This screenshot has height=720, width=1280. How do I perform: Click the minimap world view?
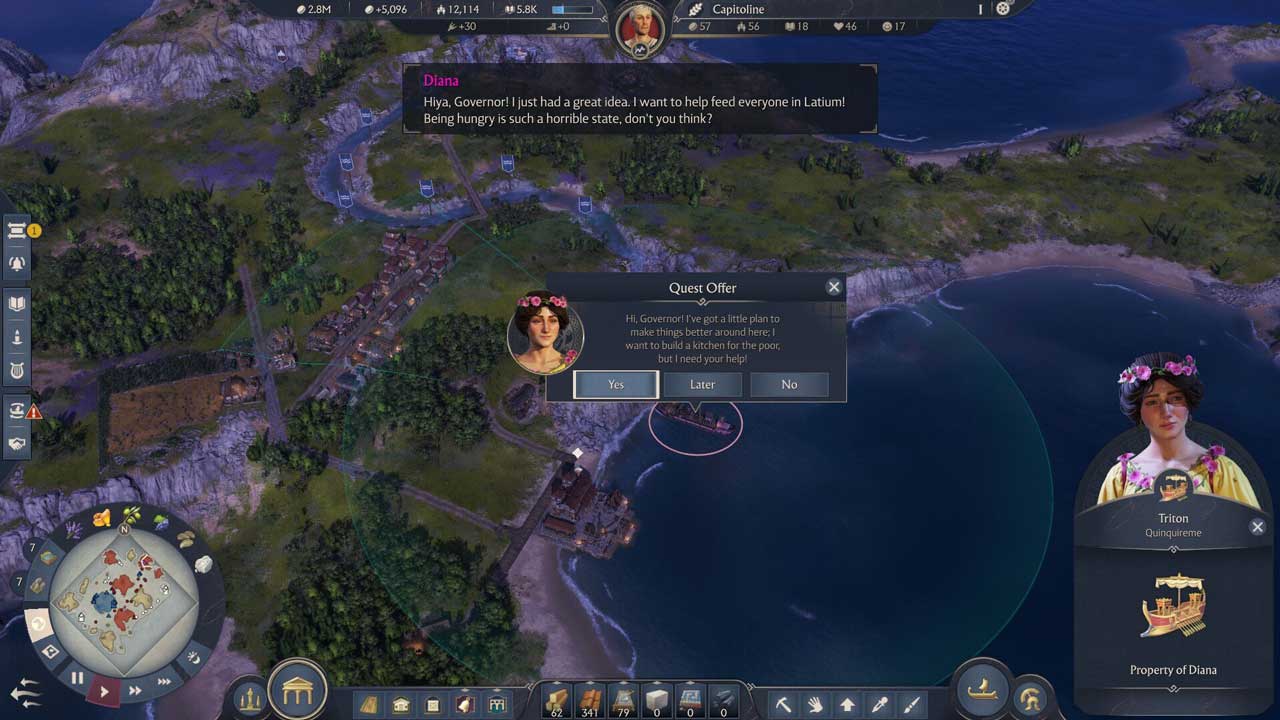click(x=124, y=588)
